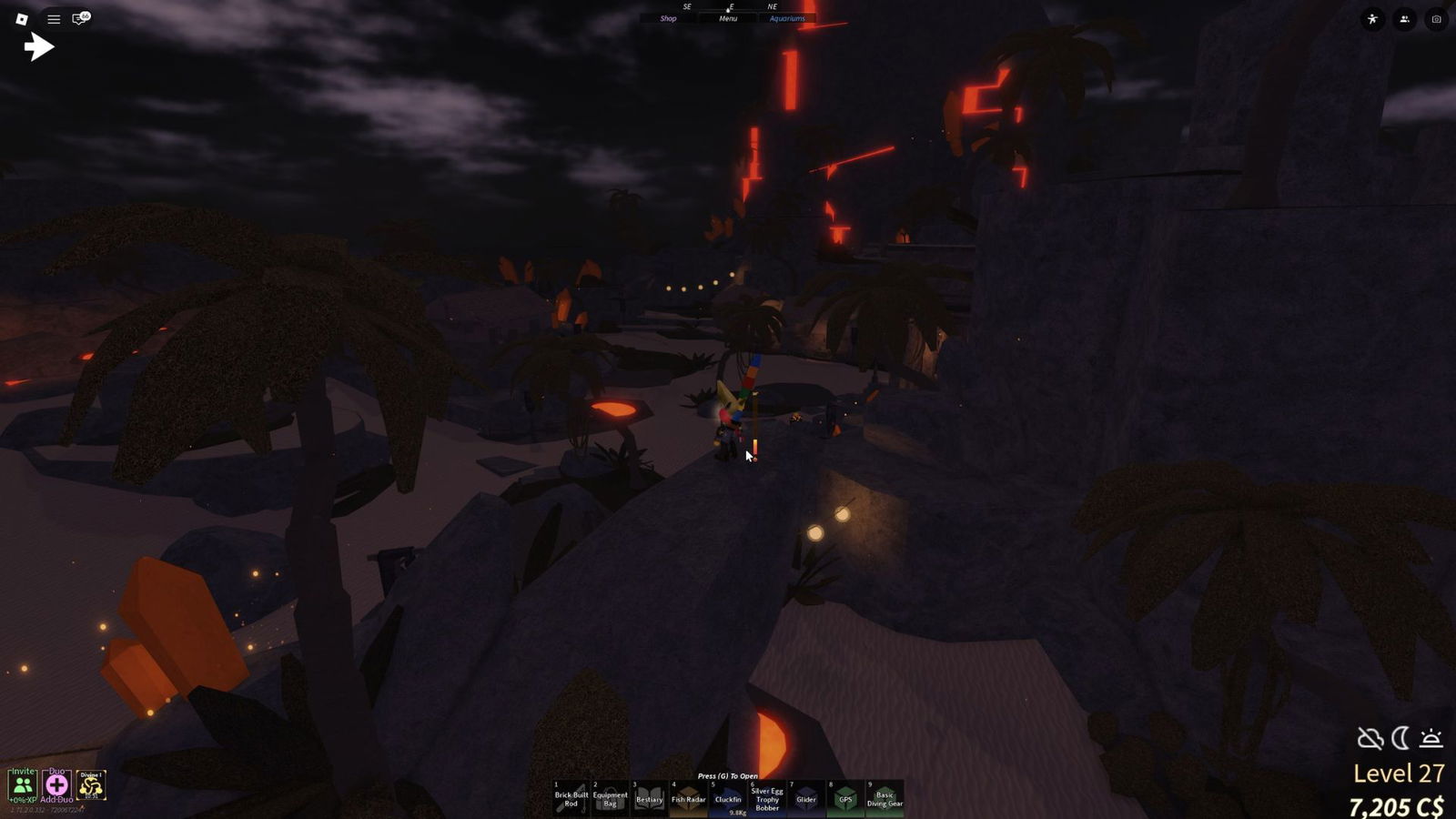This screenshot has width=1456, height=819.
Task: Activate the GPS item slot
Action: (845, 798)
